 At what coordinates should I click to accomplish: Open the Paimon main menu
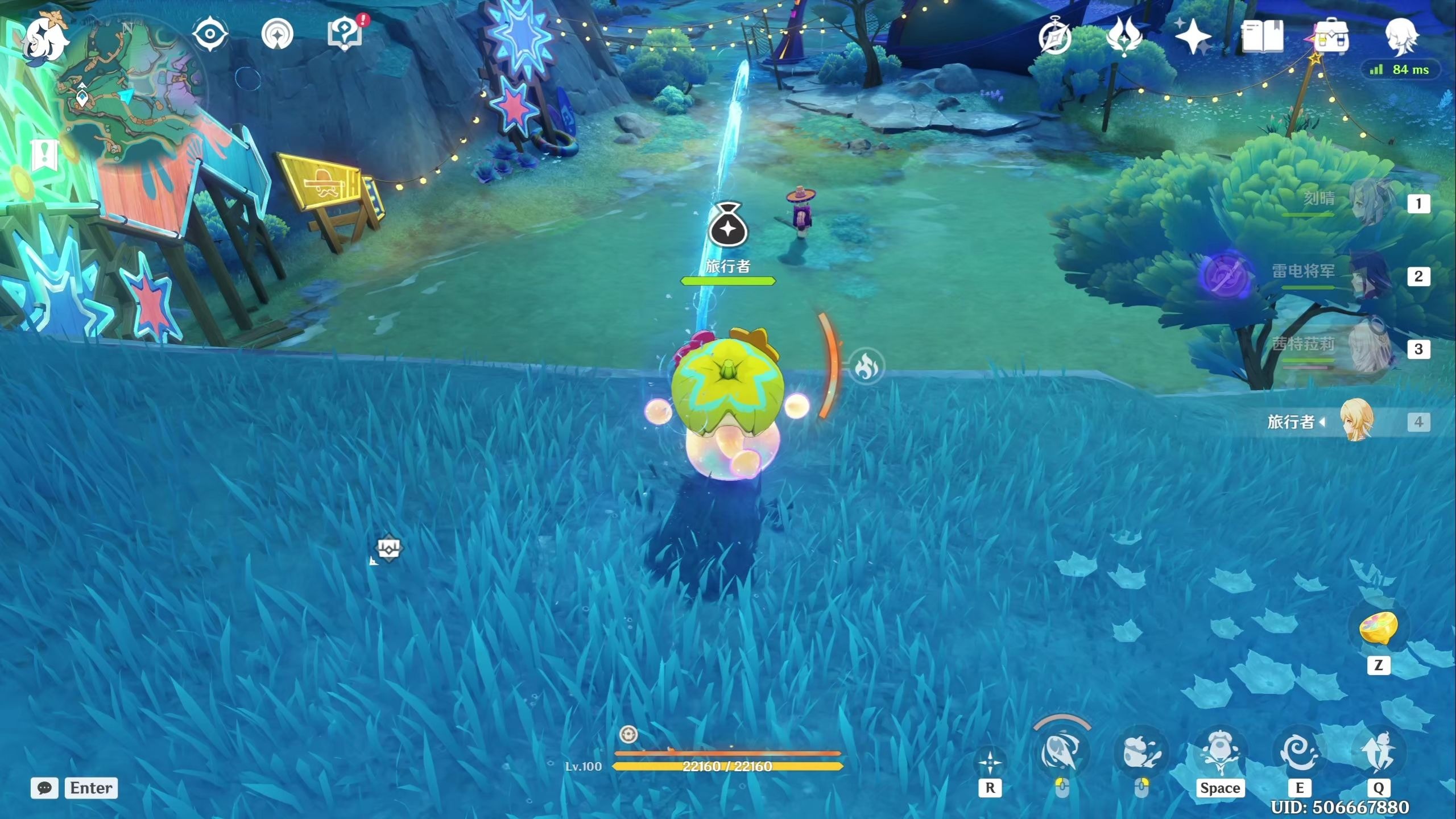(x=45, y=39)
